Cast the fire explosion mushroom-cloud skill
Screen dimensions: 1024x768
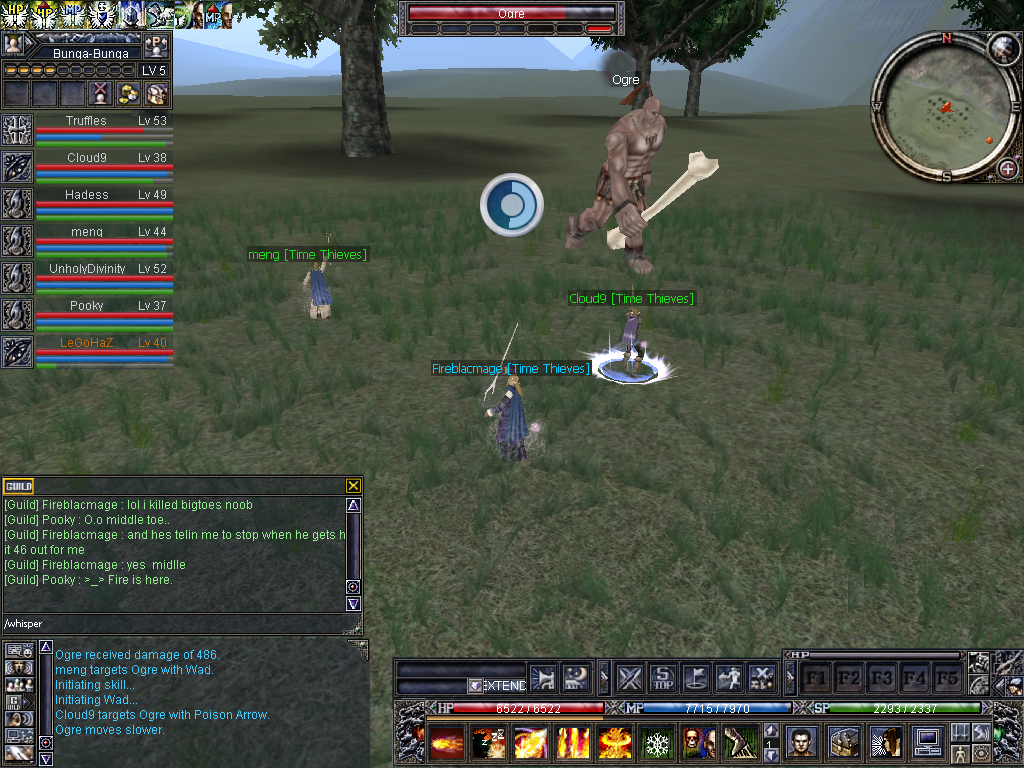[615, 743]
